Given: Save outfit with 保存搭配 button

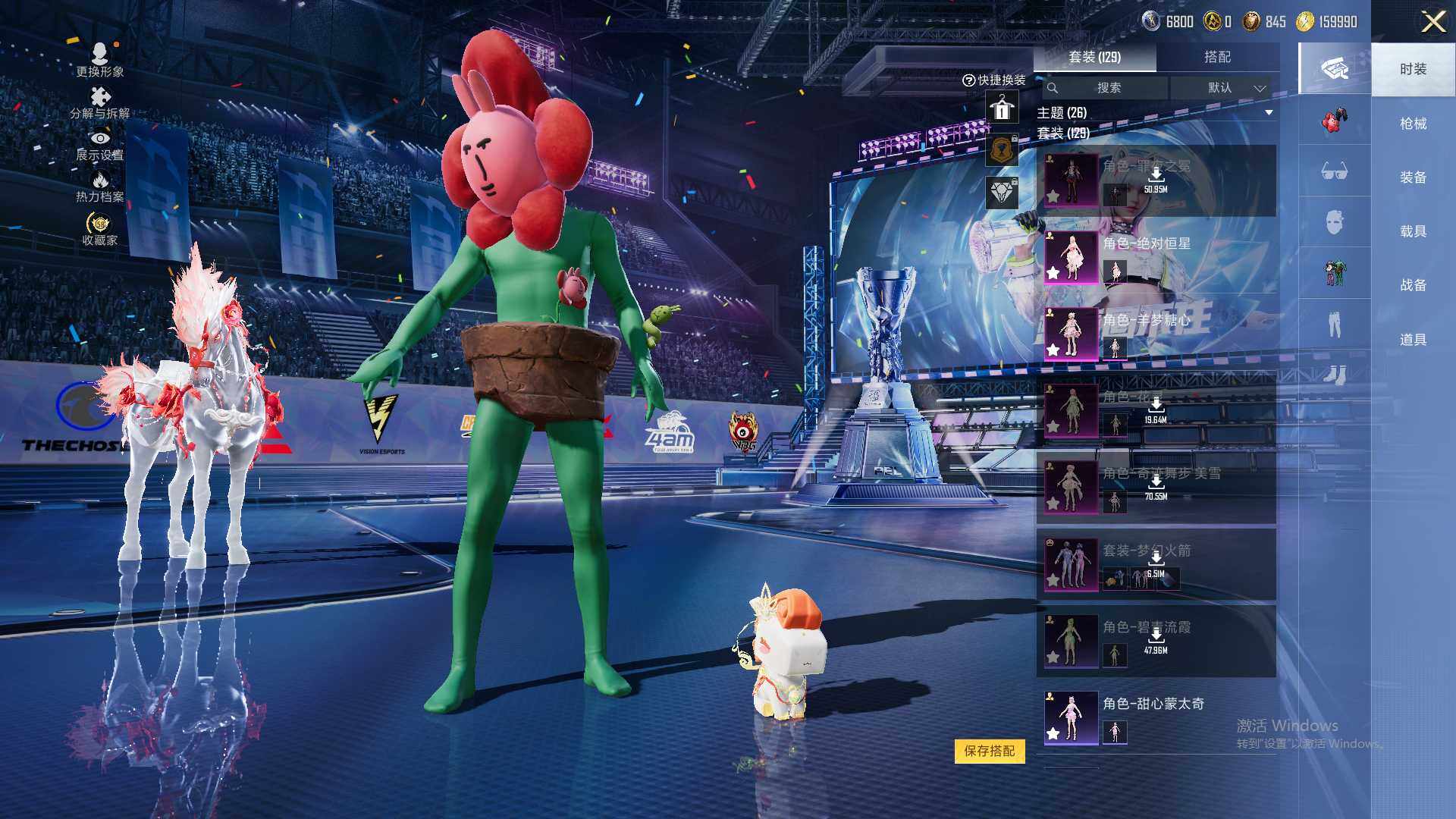Looking at the screenshot, I should pos(989,751).
